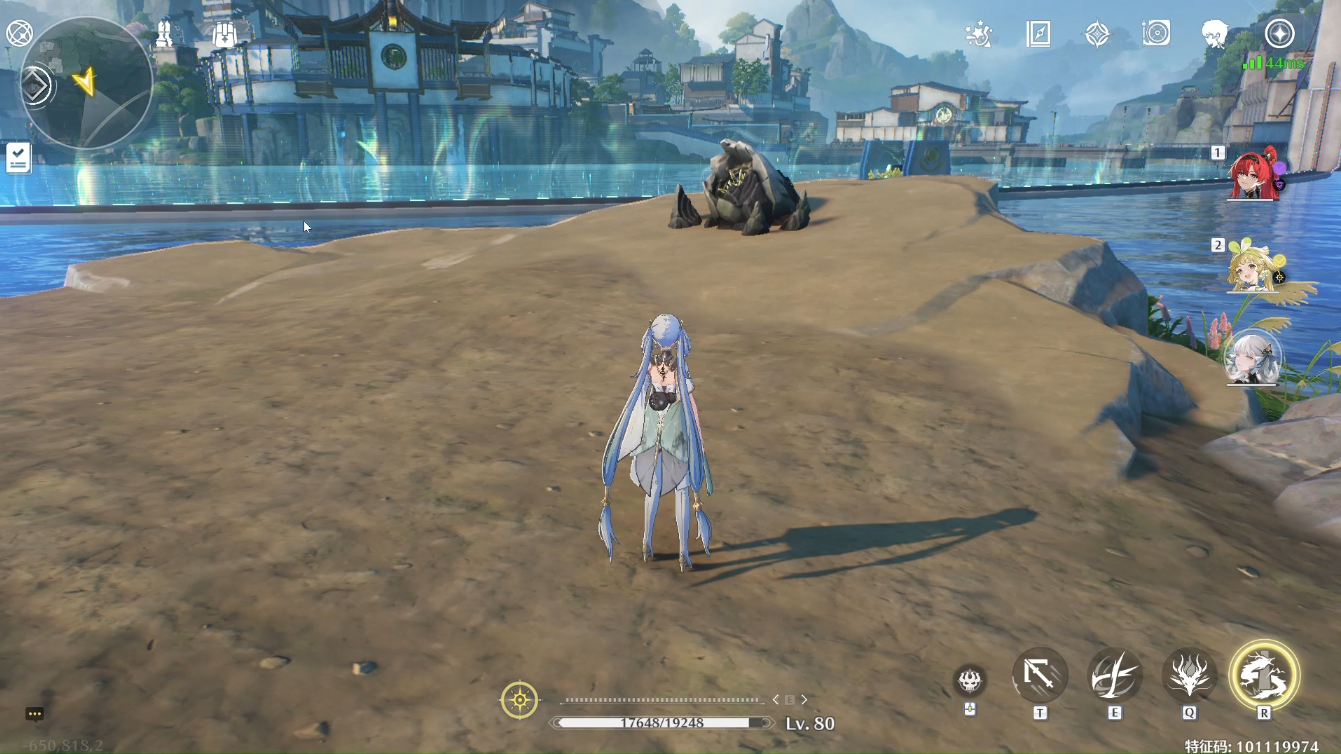Open the chat bubble icon

35,714
